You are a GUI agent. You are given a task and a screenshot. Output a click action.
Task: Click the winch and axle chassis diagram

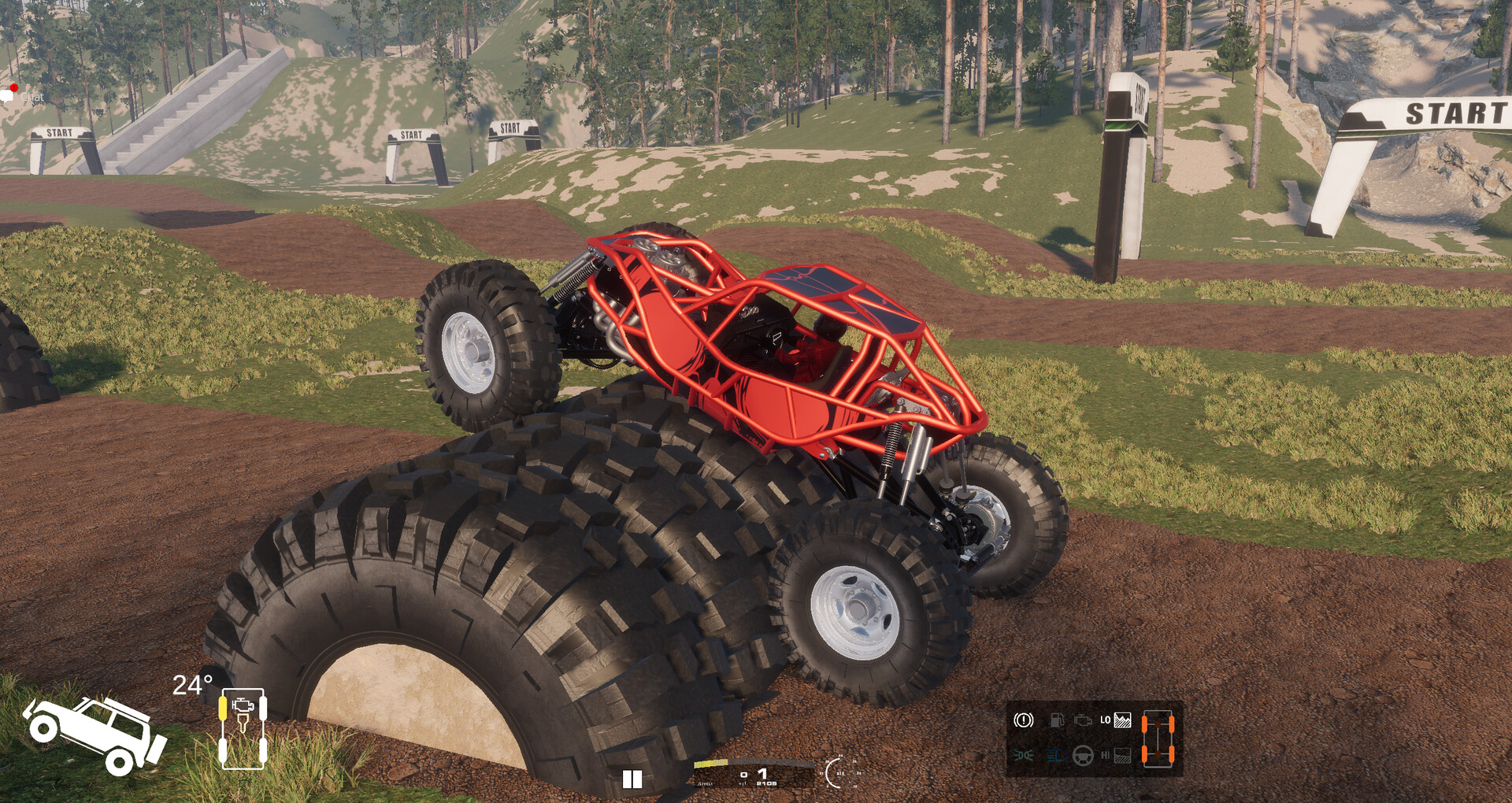tap(243, 728)
